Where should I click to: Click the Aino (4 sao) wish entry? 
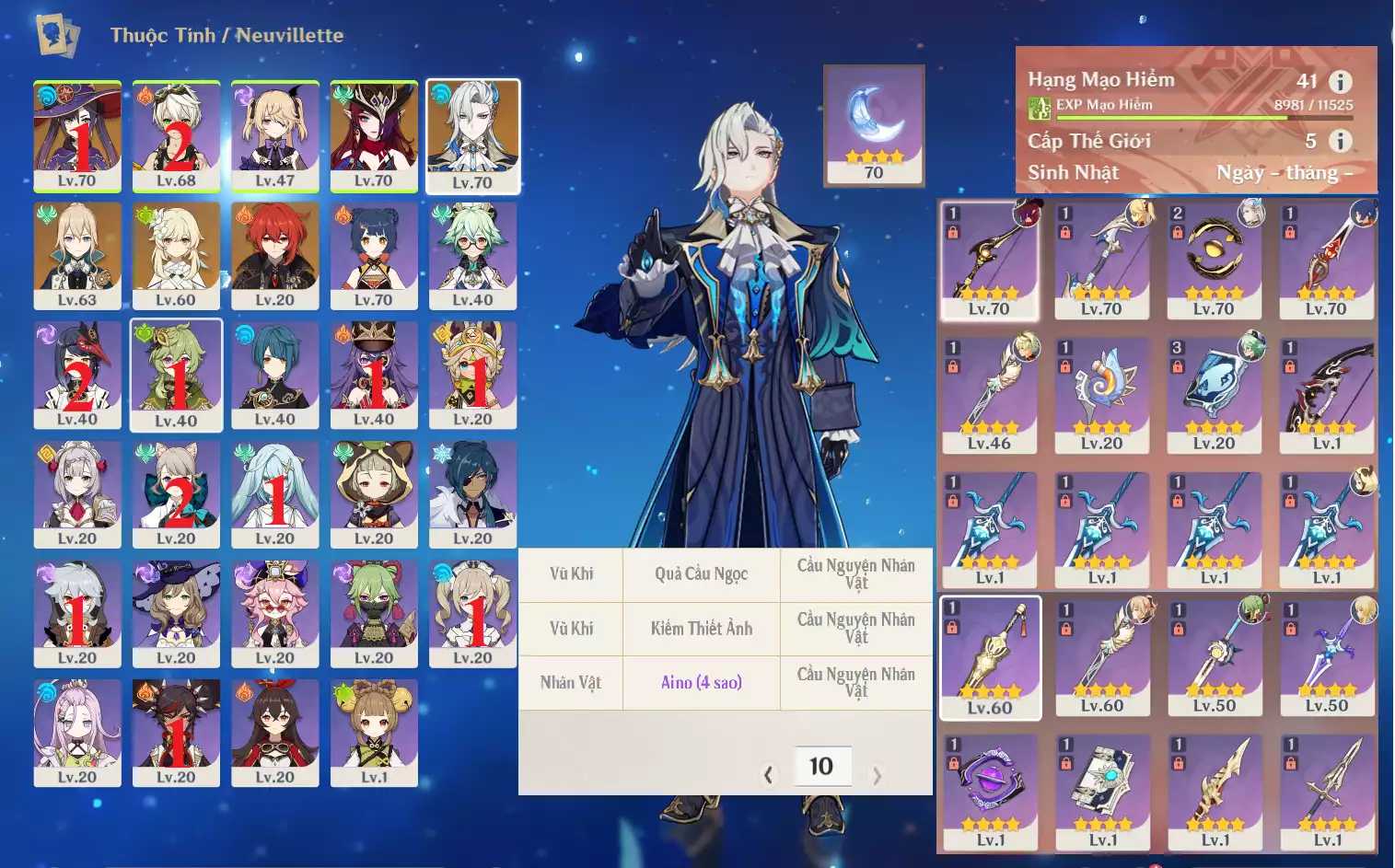click(x=702, y=682)
